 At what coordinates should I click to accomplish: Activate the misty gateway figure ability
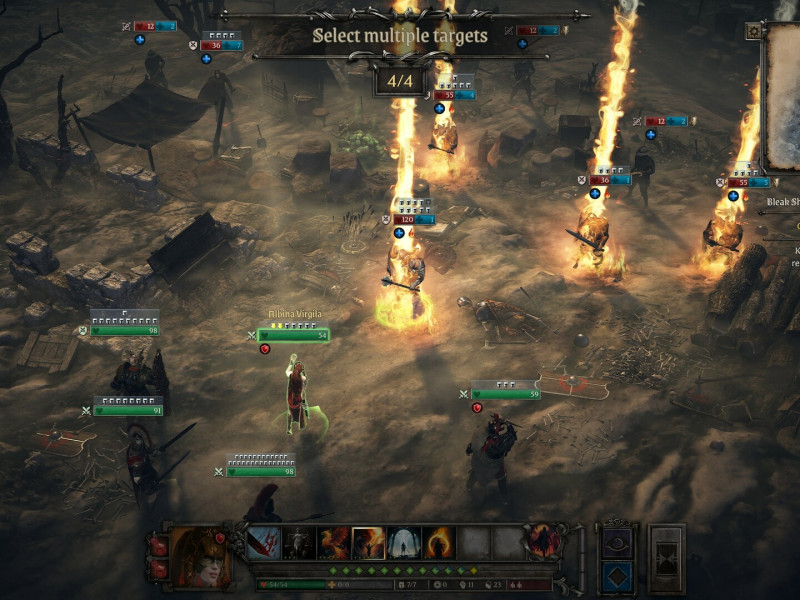[404, 543]
